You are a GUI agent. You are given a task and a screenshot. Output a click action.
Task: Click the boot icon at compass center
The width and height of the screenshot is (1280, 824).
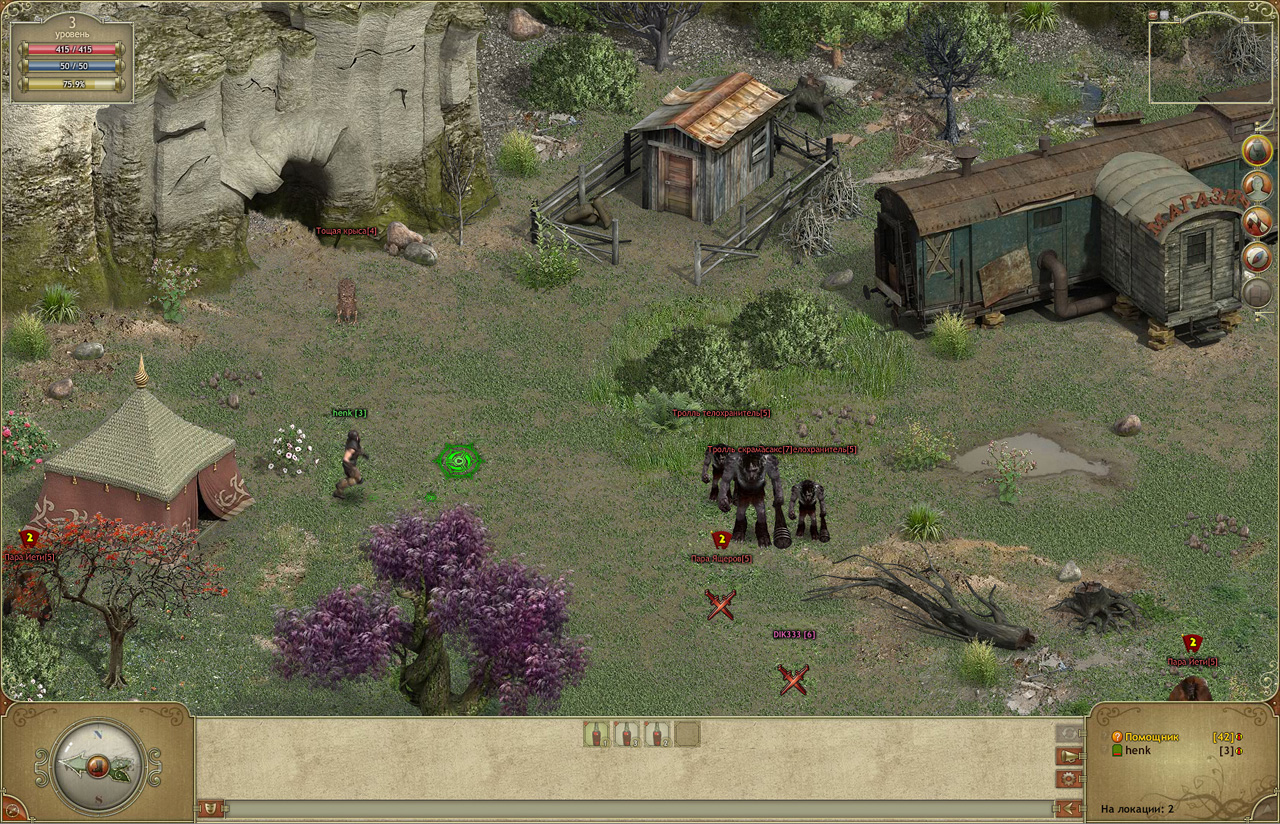click(x=98, y=767)
